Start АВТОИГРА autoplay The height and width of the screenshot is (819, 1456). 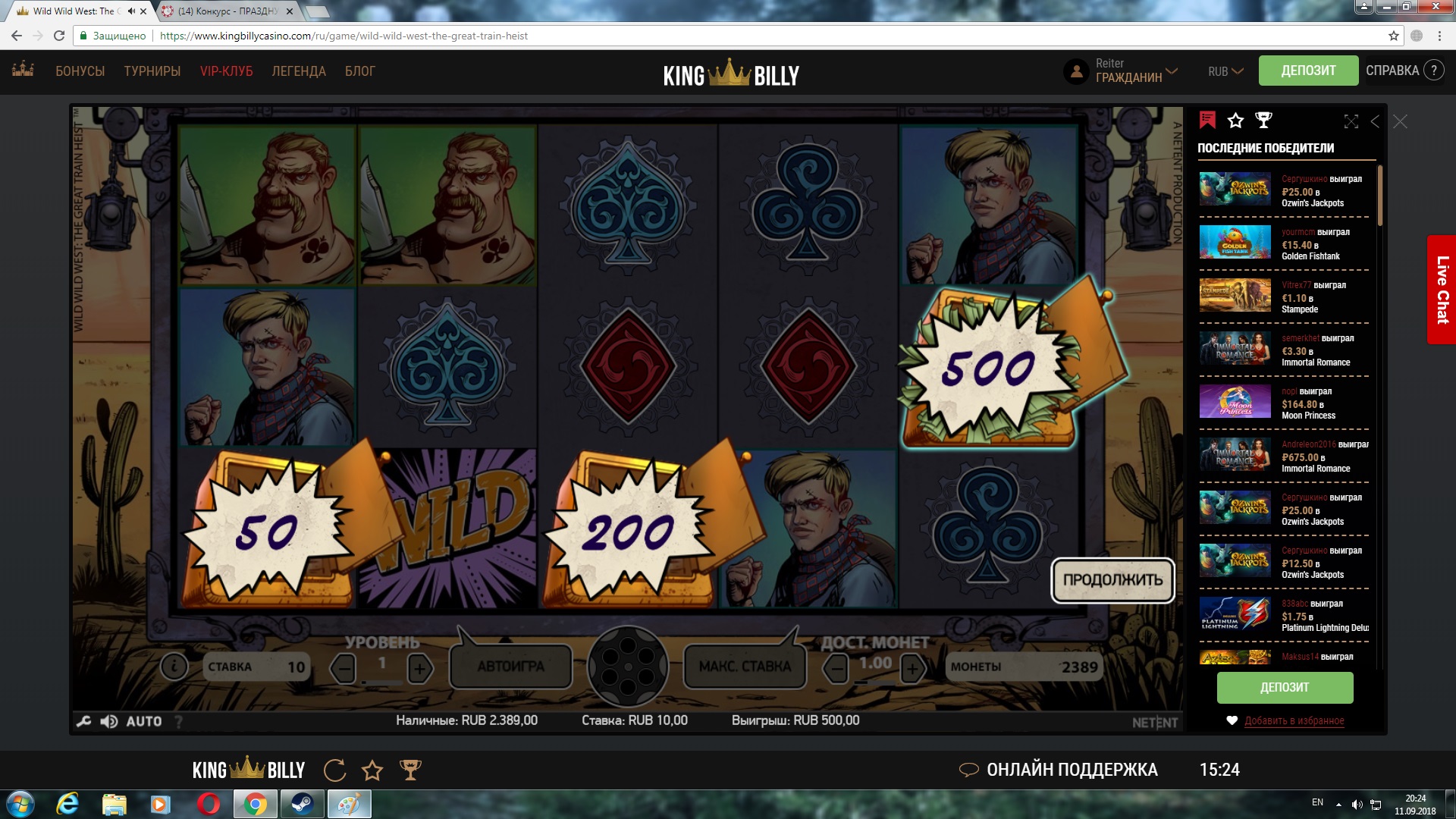pos(510,667)
